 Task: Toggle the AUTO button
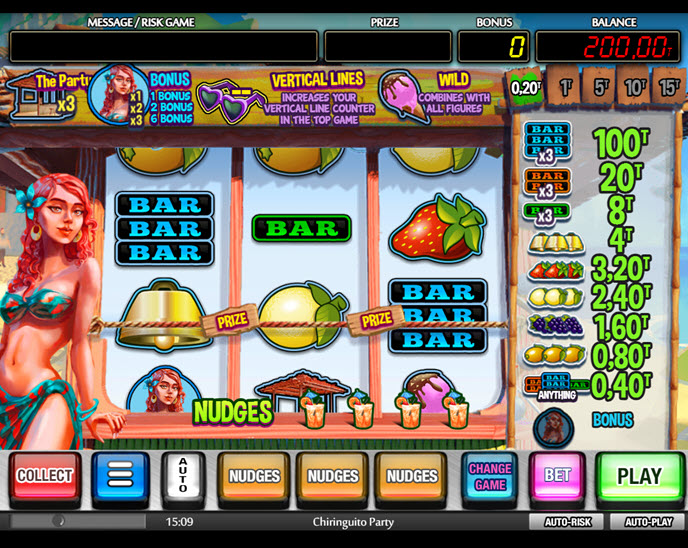click(x=183, y=476)
